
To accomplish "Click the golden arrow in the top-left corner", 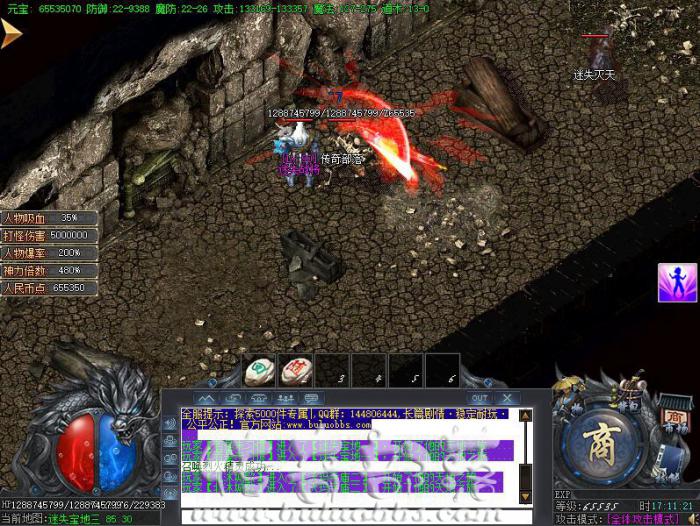I will [11, 34].
